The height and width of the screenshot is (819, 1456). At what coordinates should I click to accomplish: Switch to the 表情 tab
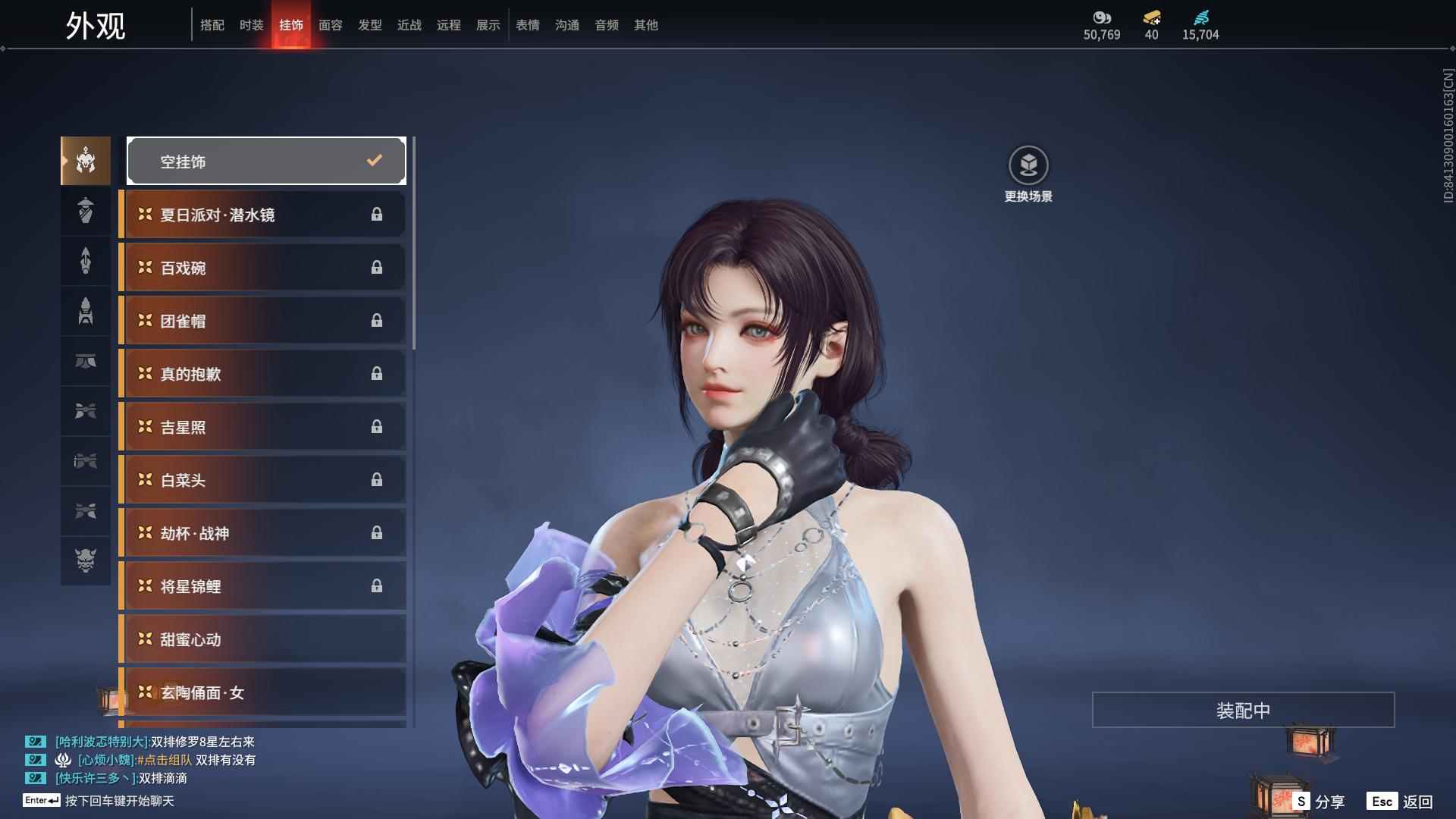point(527,25)
